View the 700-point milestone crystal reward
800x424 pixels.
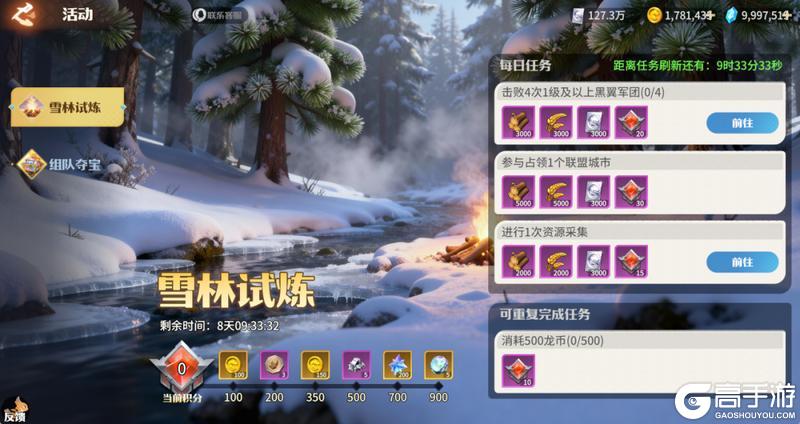pos(398,365)
